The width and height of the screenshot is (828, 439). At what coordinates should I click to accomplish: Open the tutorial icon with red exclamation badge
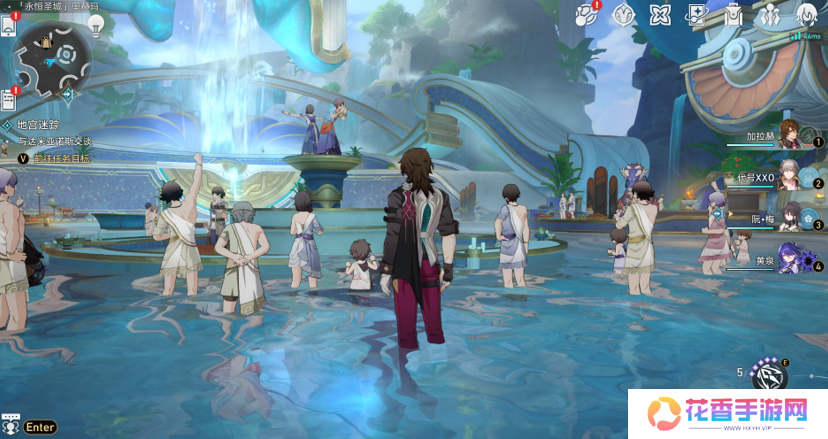588,14
